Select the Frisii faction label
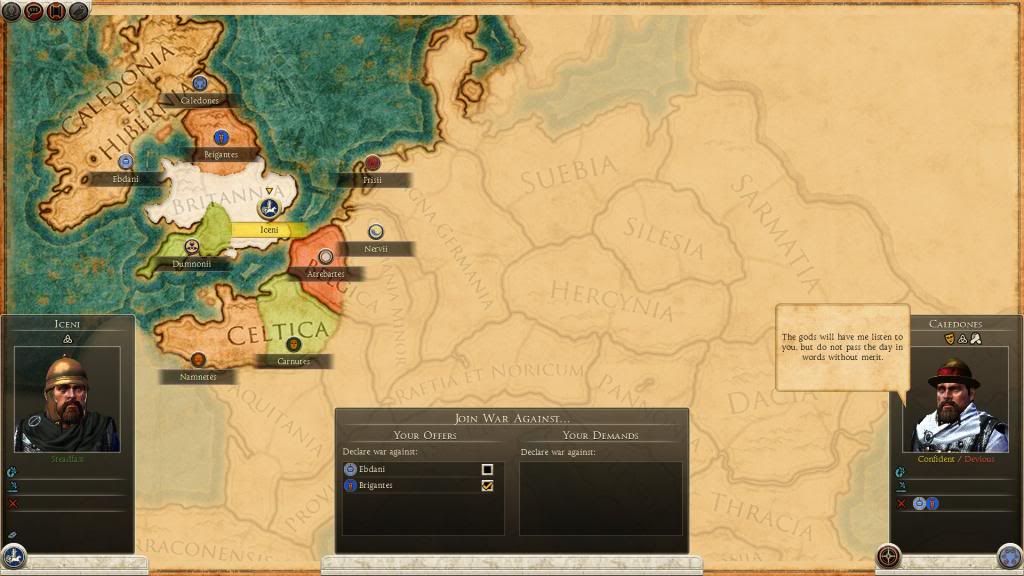 373,180
